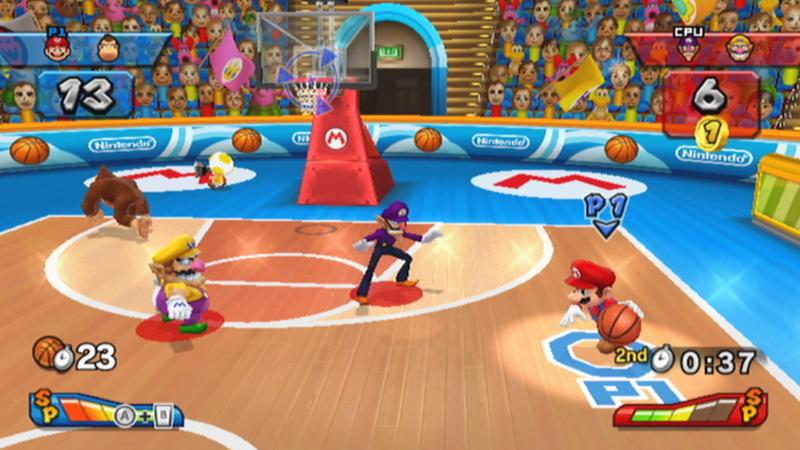Image resolution: width=800 pixels, height=450 pixels.
Task: Click the basketball shot clock icon
Action: [x=50, y=353]
